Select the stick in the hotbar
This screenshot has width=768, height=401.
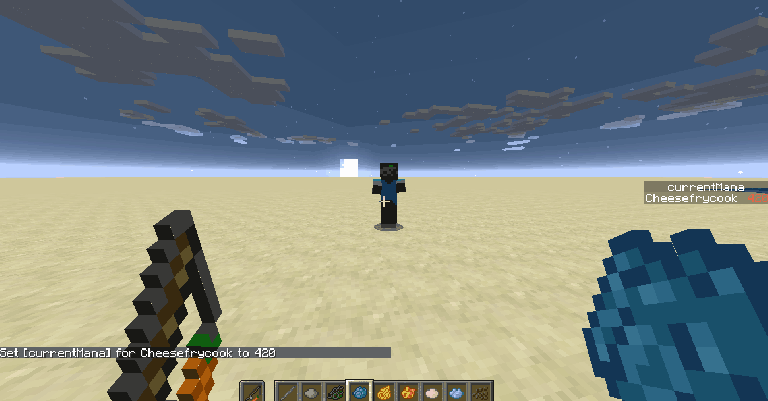coord(287,392)
